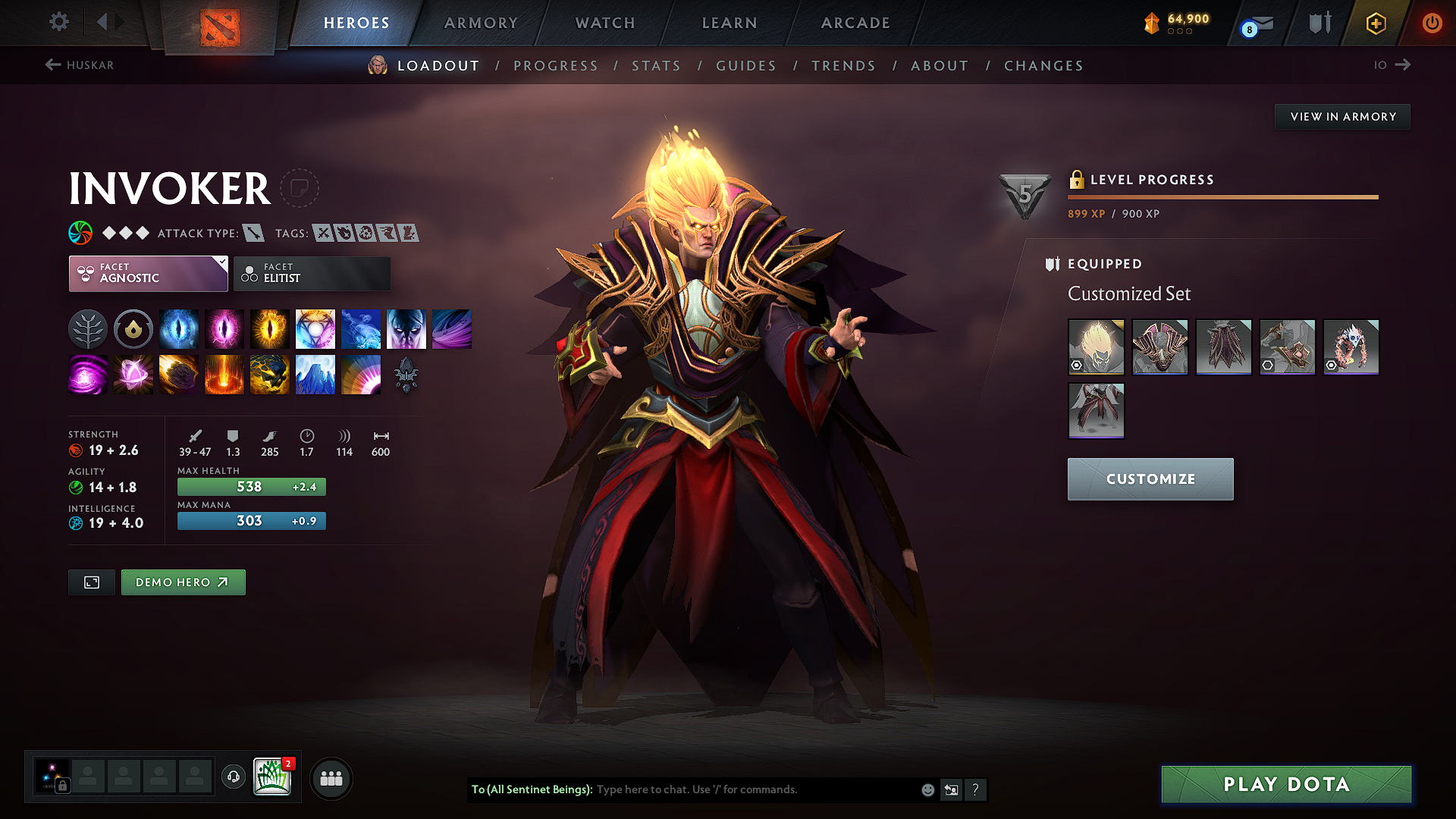Viewport: 1456px width, 819px height.
Task: Click the melee attack type weapon icon
Action: click(253, 233)
